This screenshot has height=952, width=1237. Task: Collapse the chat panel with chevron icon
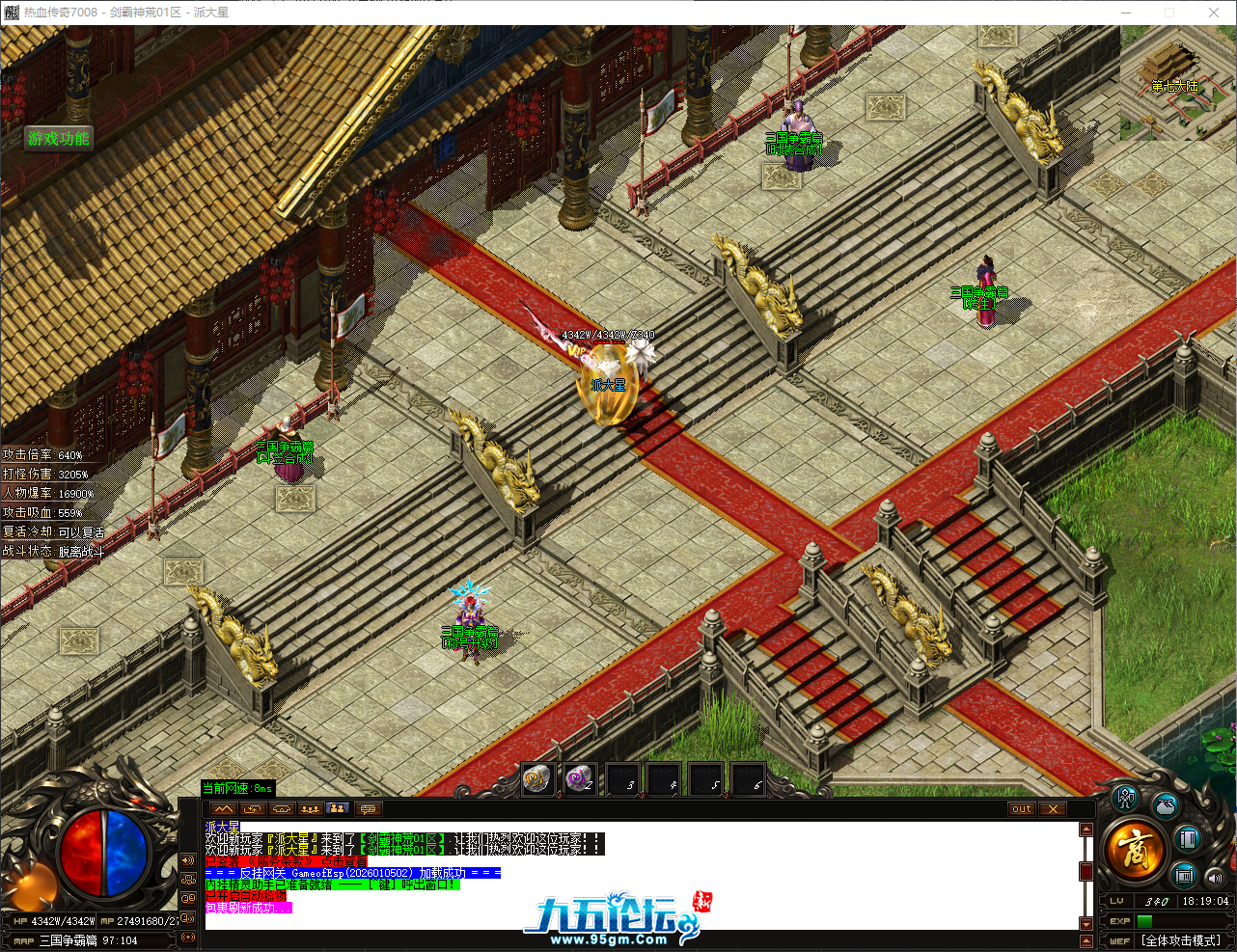coord(224,809)
